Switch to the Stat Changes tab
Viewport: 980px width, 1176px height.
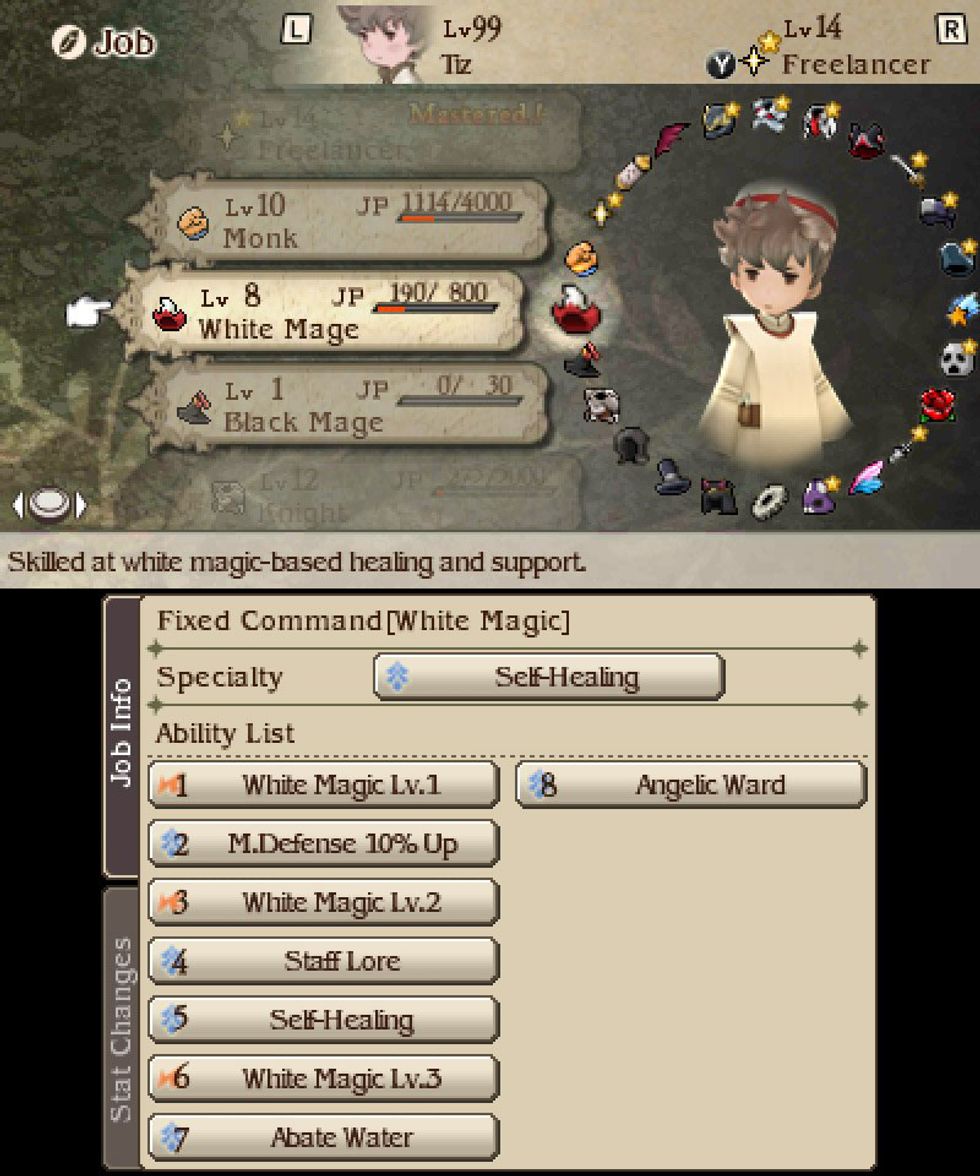[x=121, y=1028]
